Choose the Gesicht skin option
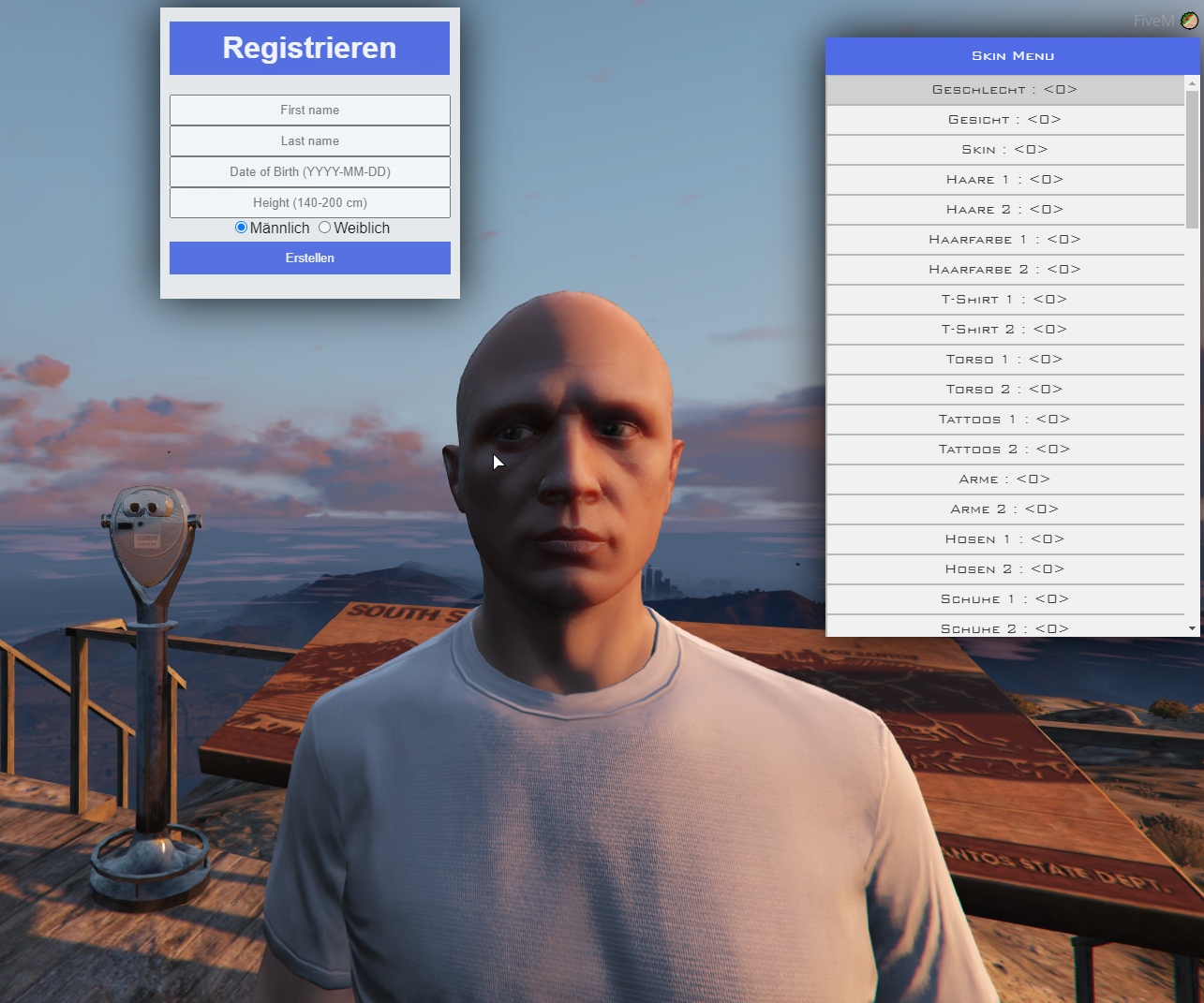Screen dimensions: 1204x1003 [x=1004, y=120]
